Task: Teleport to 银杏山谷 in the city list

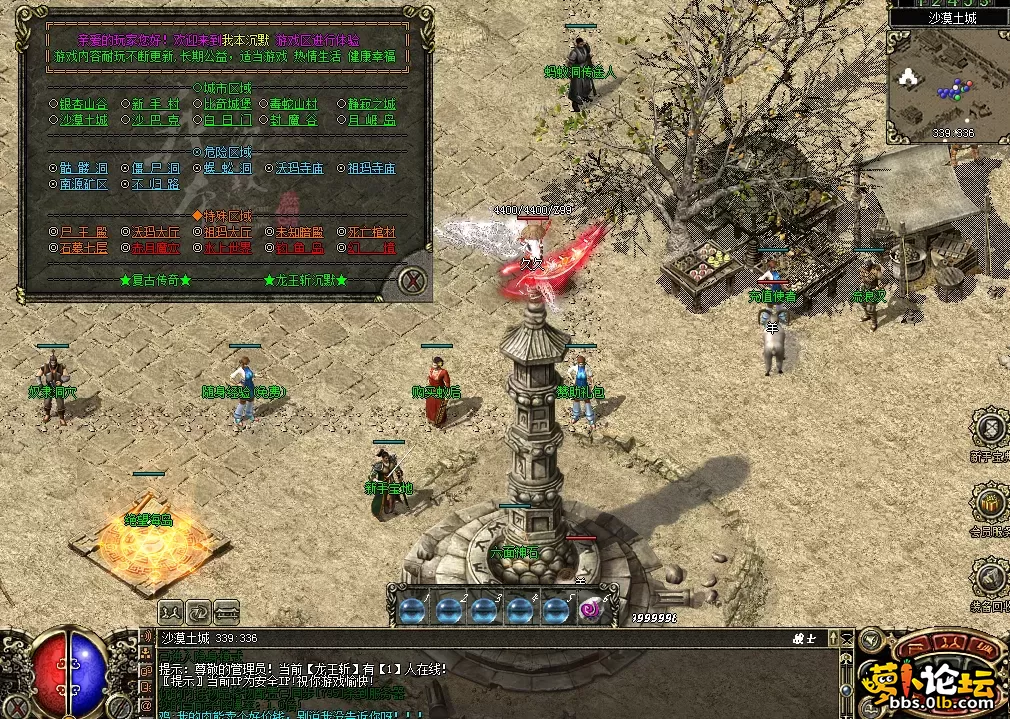Action: 84,104
